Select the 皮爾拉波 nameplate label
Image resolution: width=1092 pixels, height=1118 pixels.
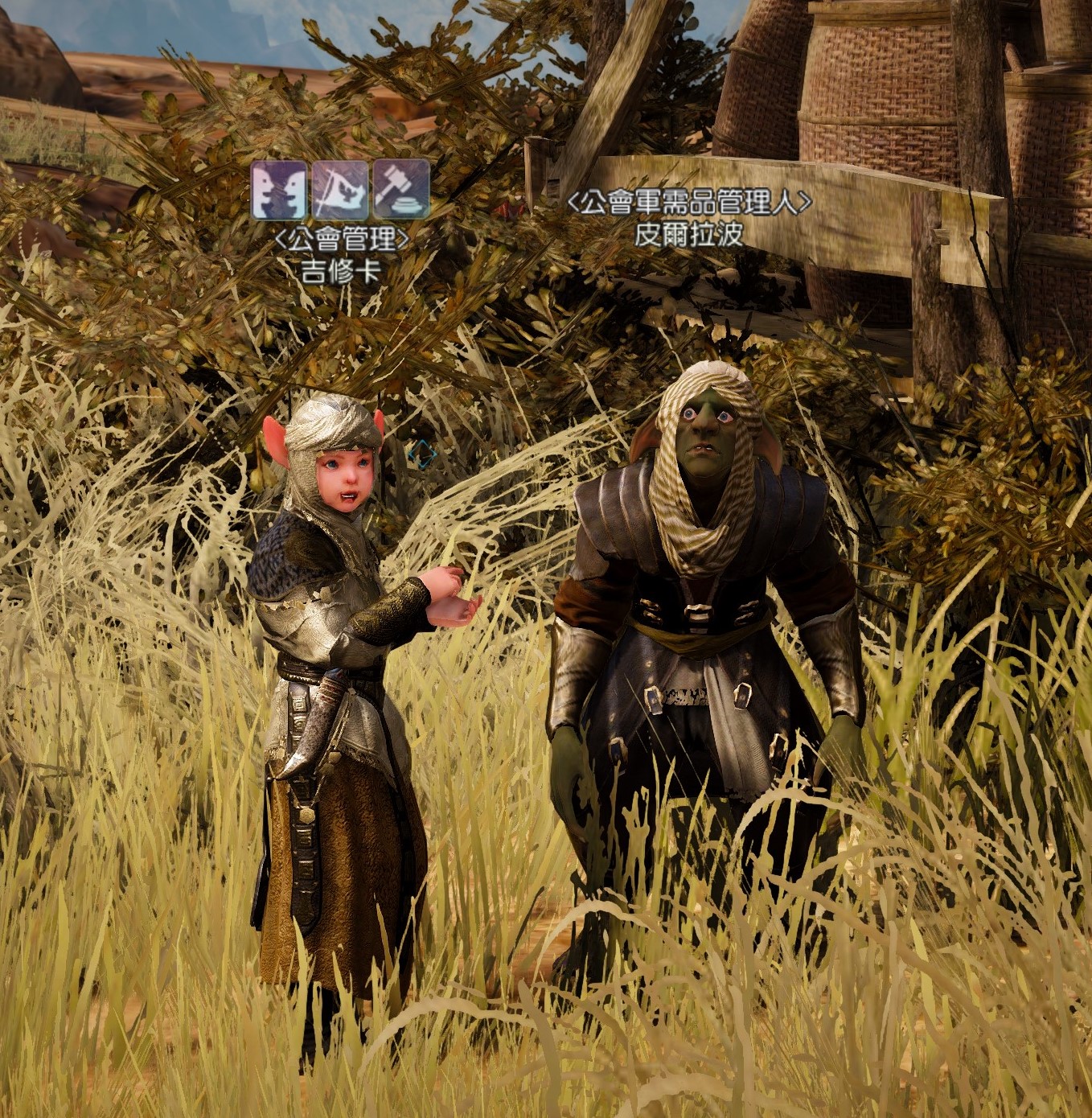688,234
